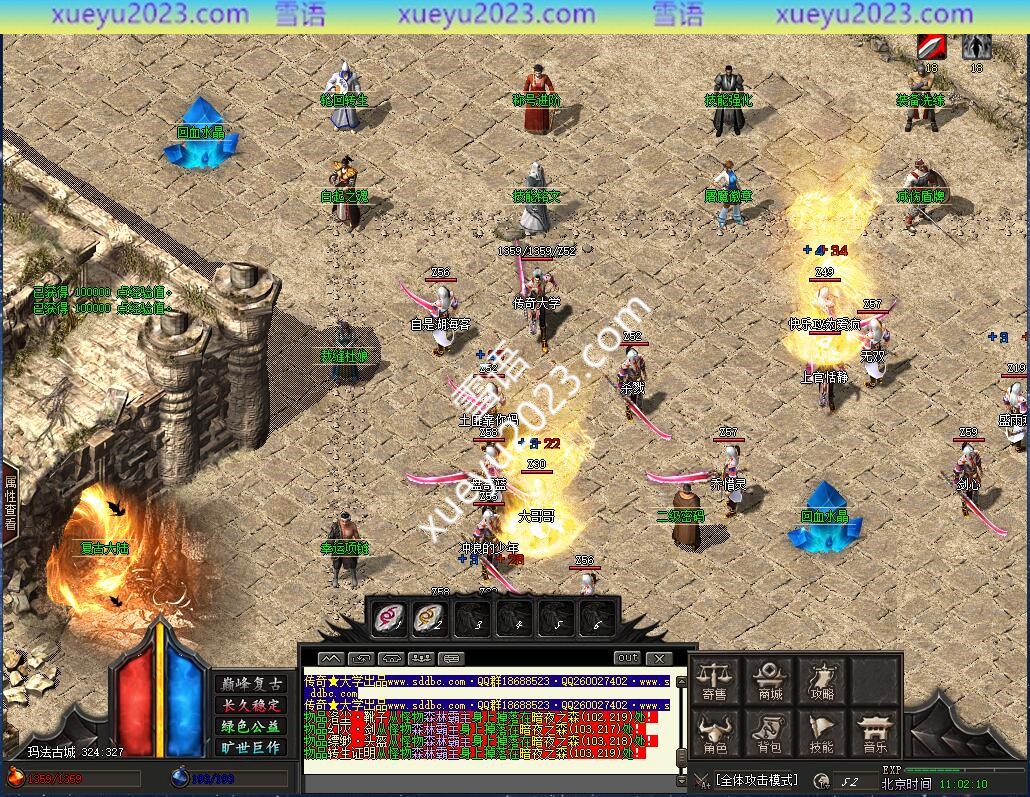1030x797 pixels.
Task: Close the chat window with X
Action: click(x=658, y=658)
